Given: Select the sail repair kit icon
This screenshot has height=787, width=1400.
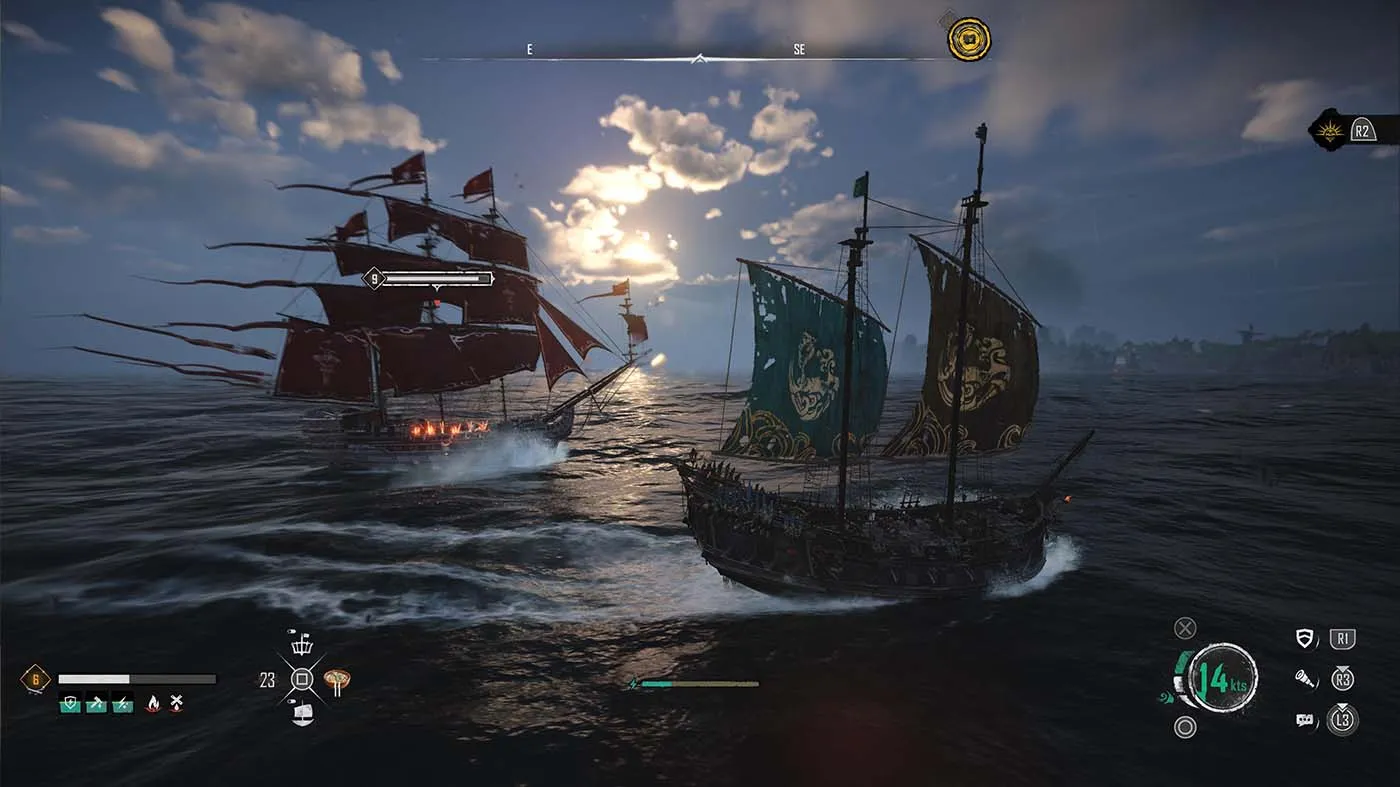Looking at the screenshot, I should pos(122,705).
